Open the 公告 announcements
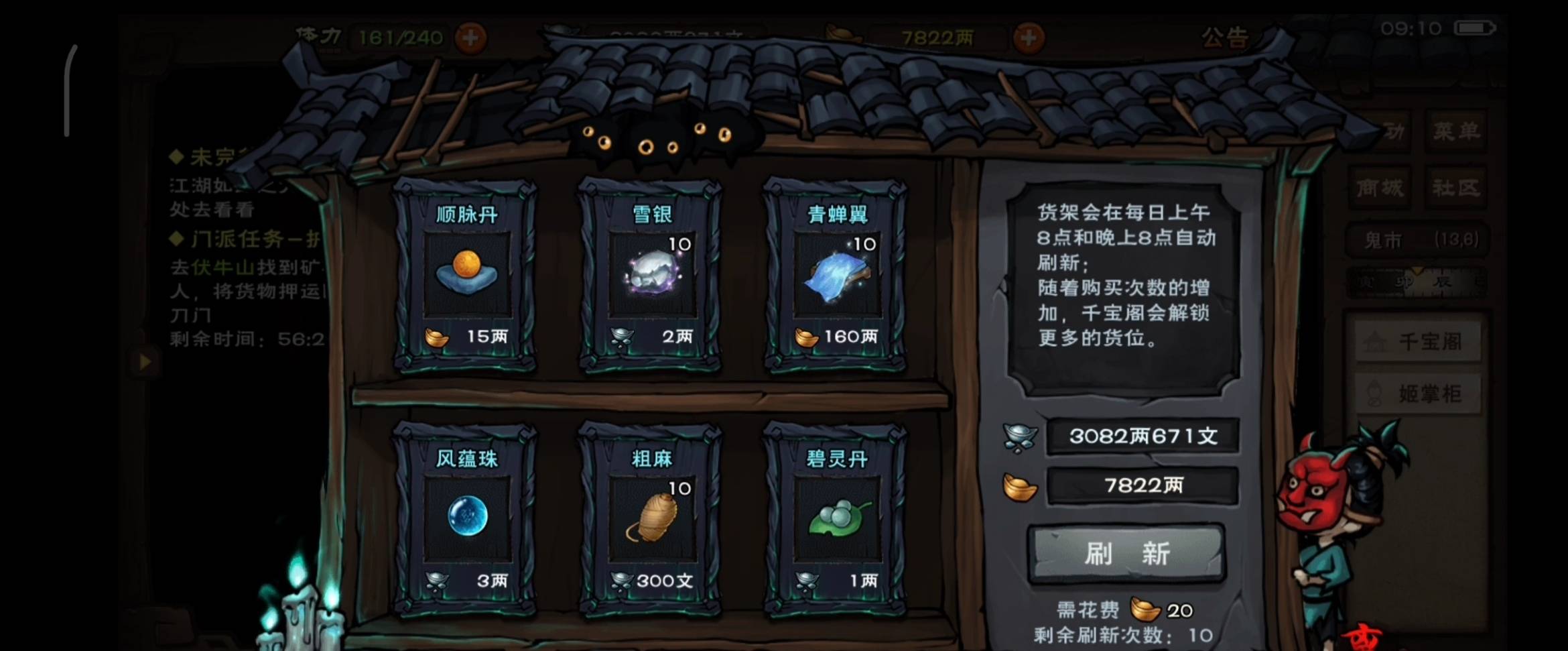 (1224, 38)
